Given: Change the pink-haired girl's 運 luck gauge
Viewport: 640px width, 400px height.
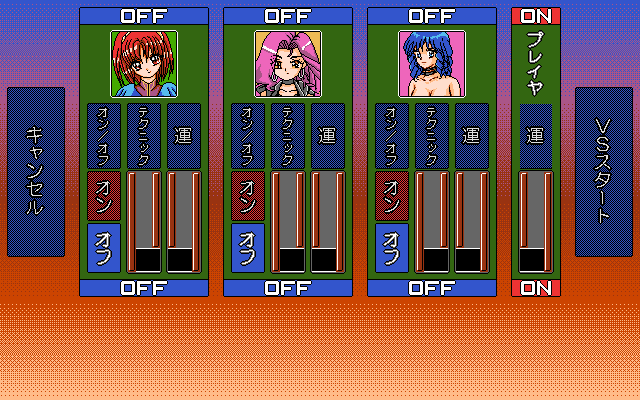Looking at the screenshot, I should (327, 221).
